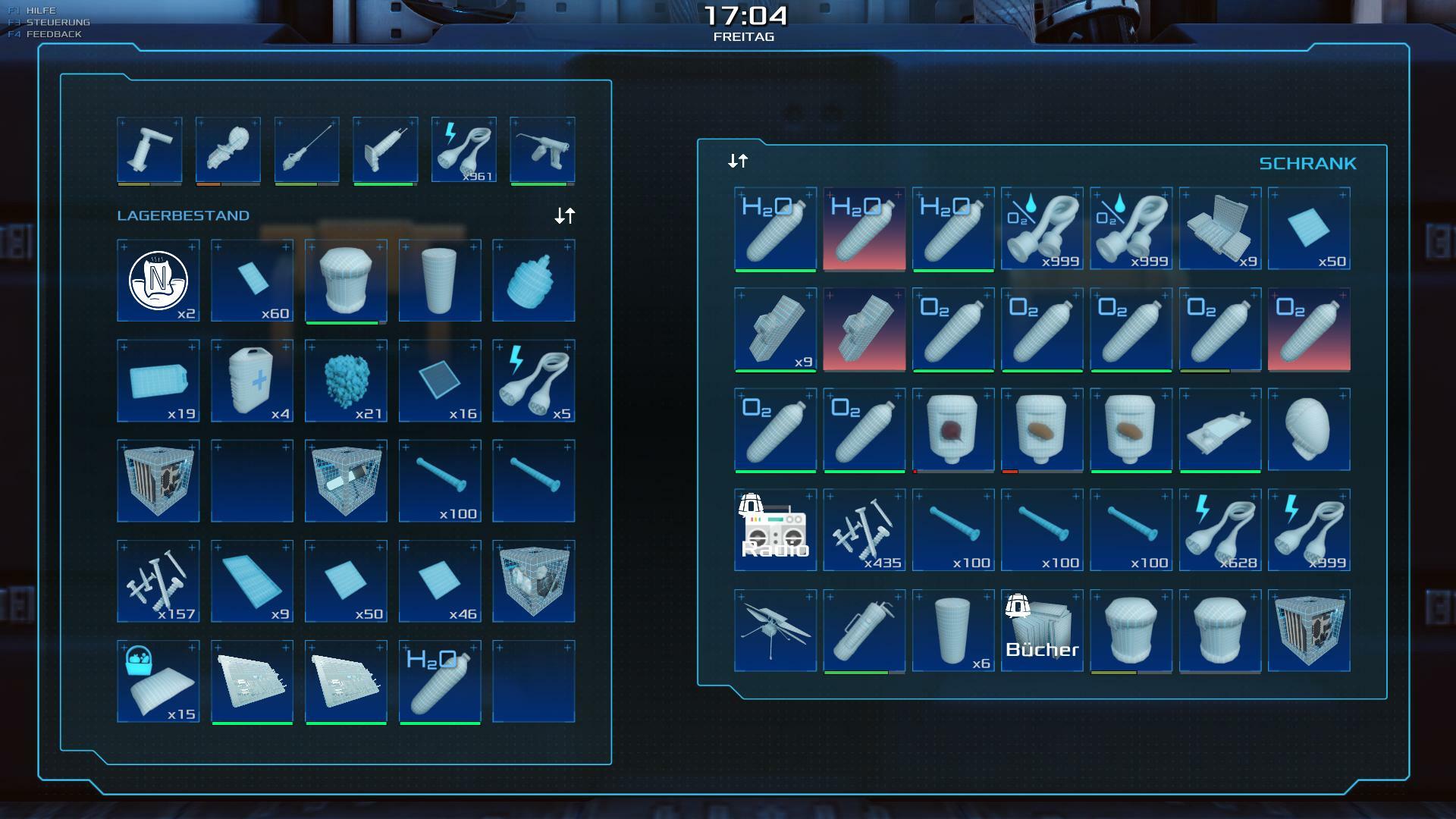Pick the helicopter drone slot
This screenshot has height=819, width=1456.
(775, 630)
